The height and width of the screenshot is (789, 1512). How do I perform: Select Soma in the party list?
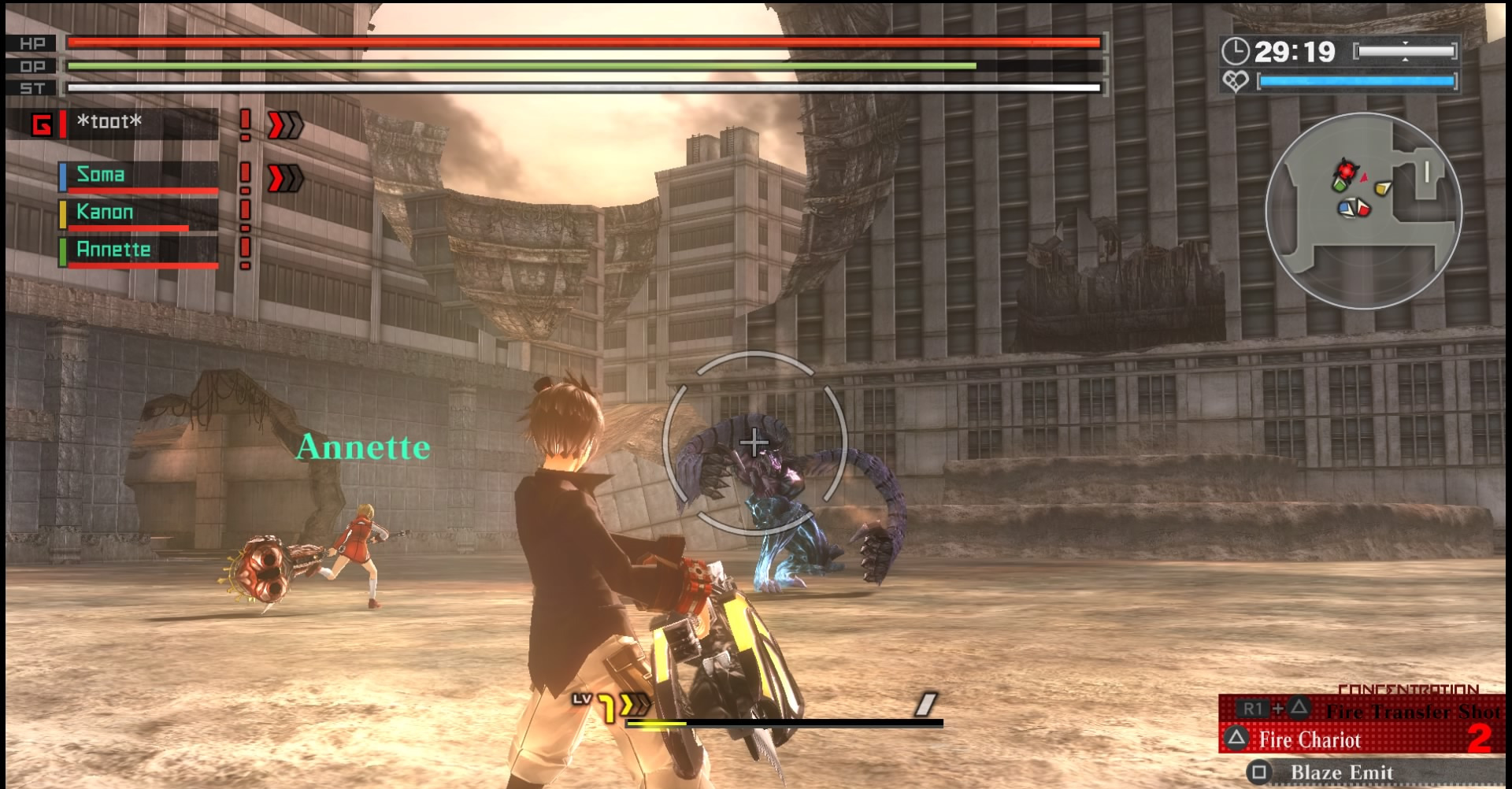pos(101,175)
